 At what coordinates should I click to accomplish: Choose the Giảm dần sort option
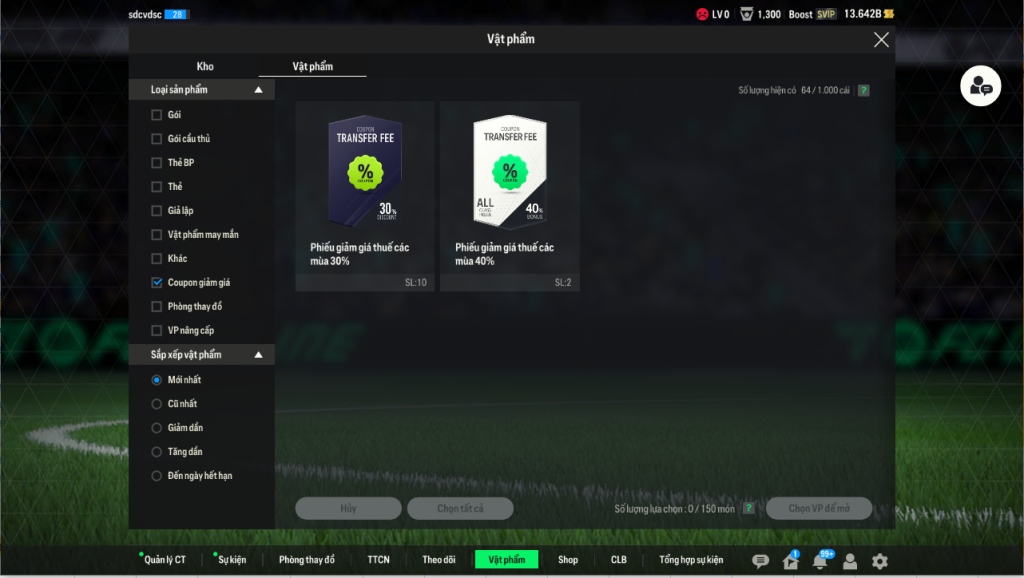pos(156,428)
